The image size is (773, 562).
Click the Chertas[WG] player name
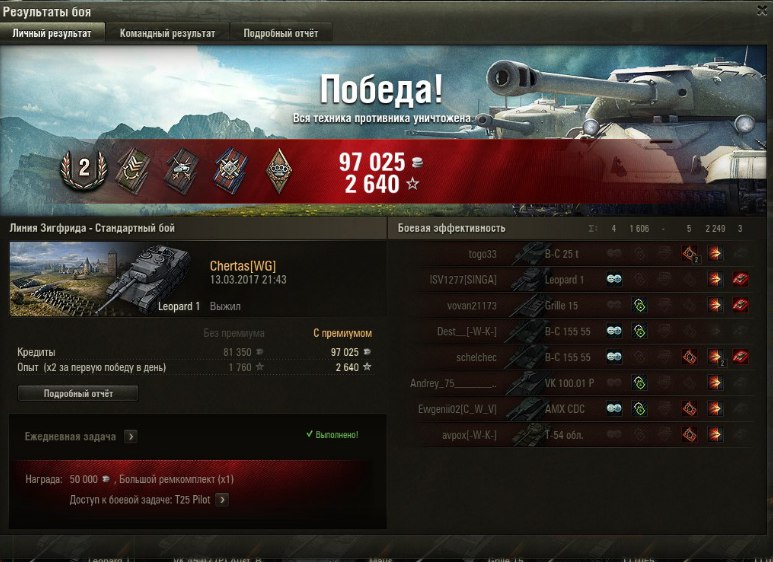(x=243, y=265)
